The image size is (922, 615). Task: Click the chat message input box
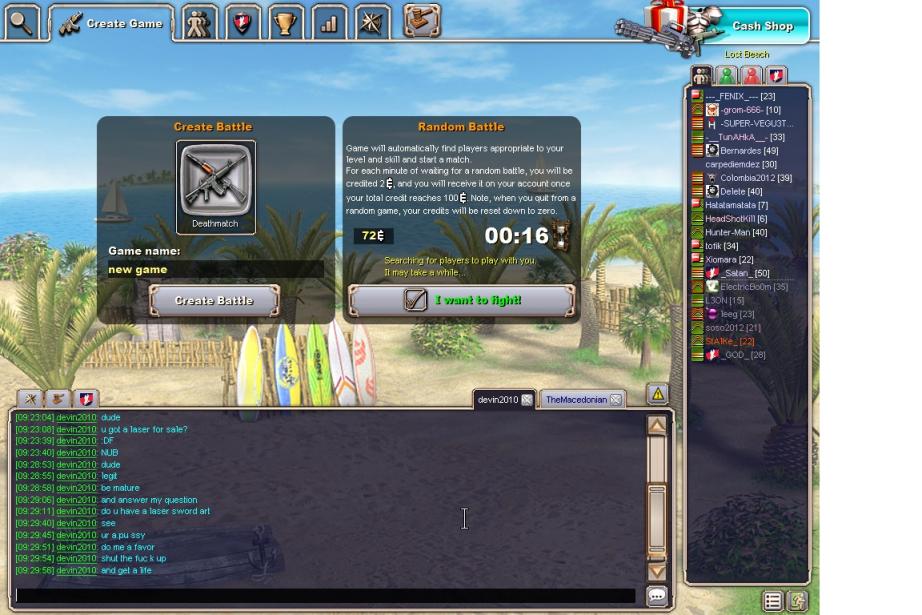325,596
